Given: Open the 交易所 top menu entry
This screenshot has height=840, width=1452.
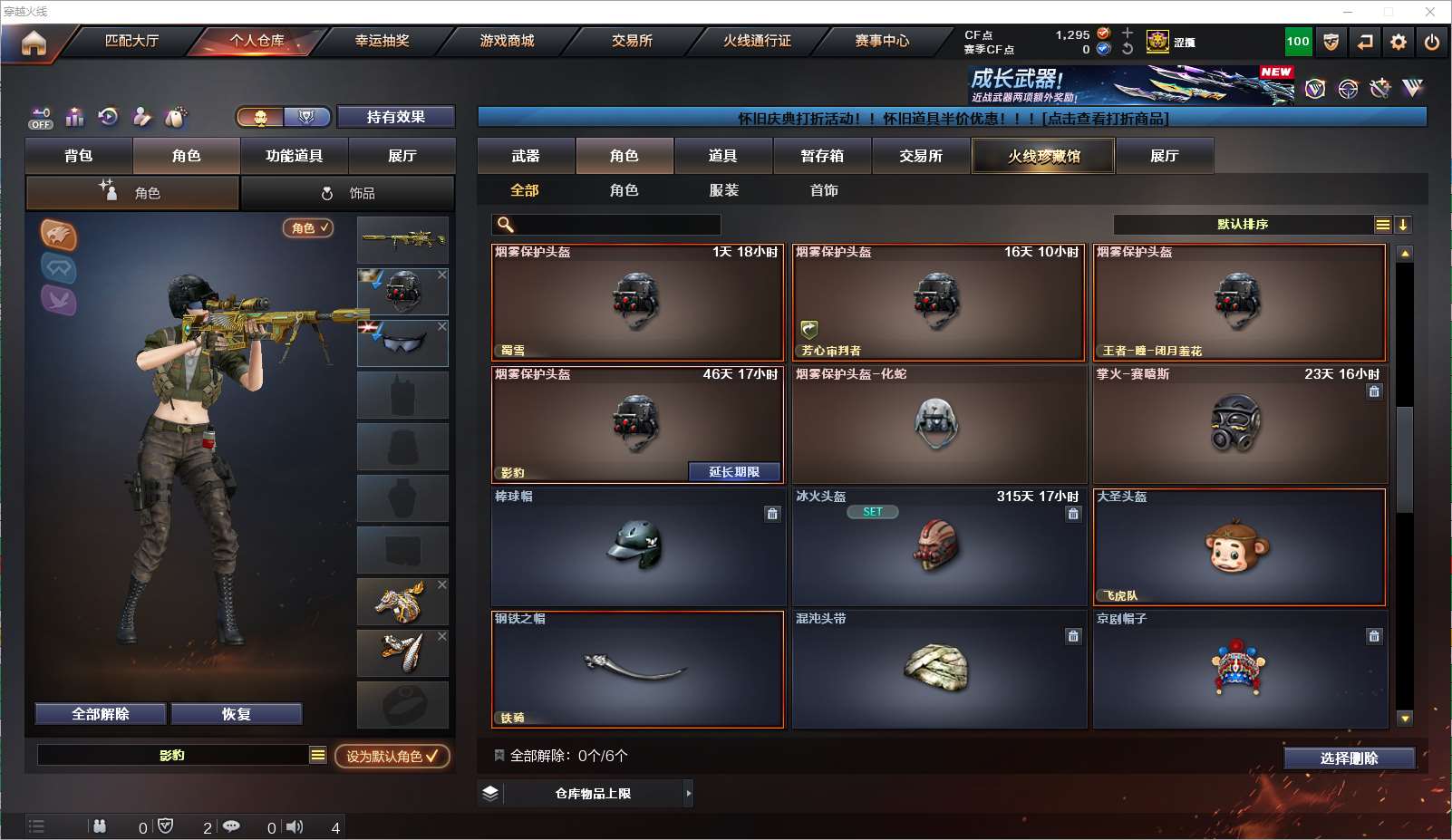Looking at the screenshot, I should tap(632, 41).
